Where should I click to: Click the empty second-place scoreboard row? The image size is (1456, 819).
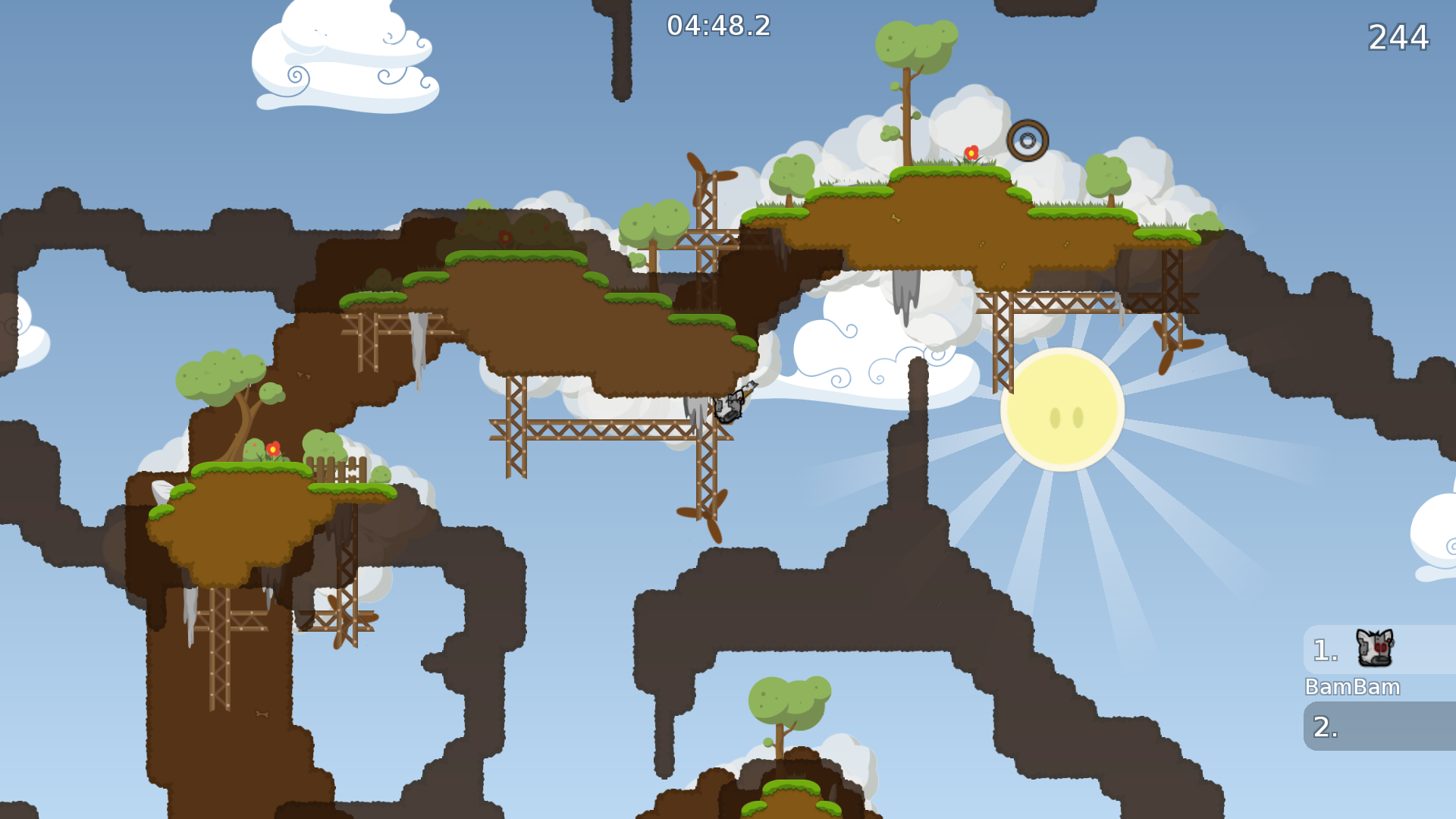click(1379, 726)
